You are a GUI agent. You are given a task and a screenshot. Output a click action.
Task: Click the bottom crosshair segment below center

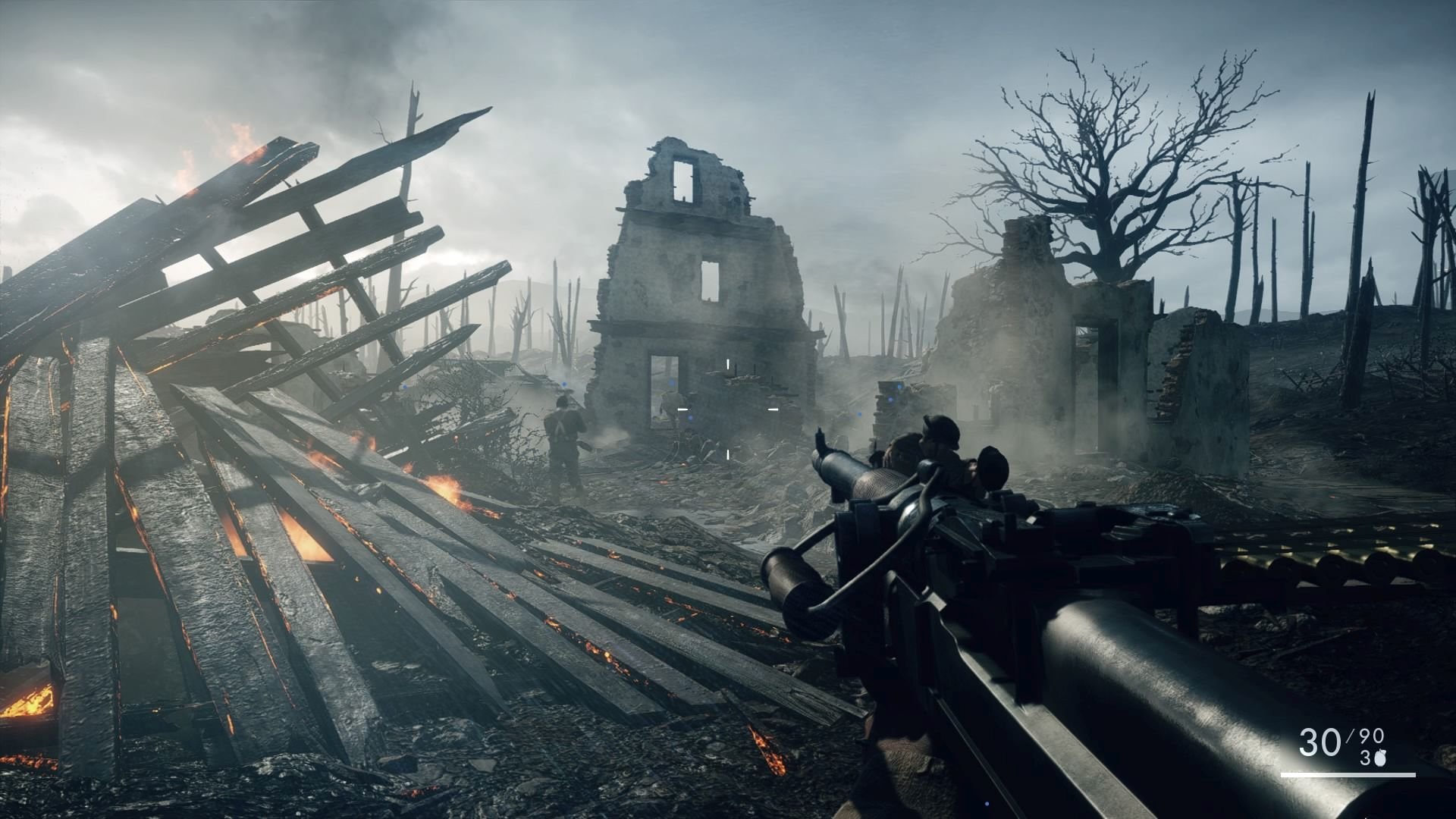coord(728,455)
